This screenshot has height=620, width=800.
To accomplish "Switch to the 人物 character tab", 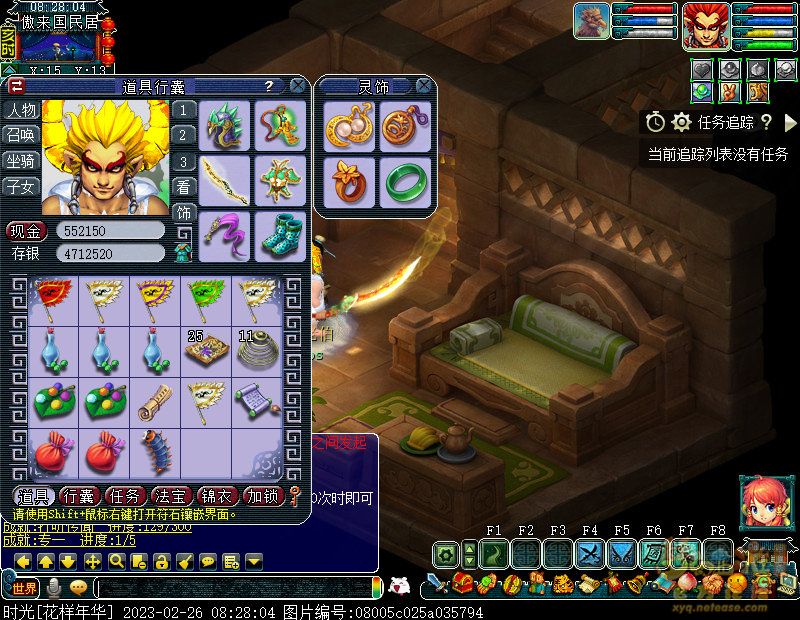I will (20, 110).
